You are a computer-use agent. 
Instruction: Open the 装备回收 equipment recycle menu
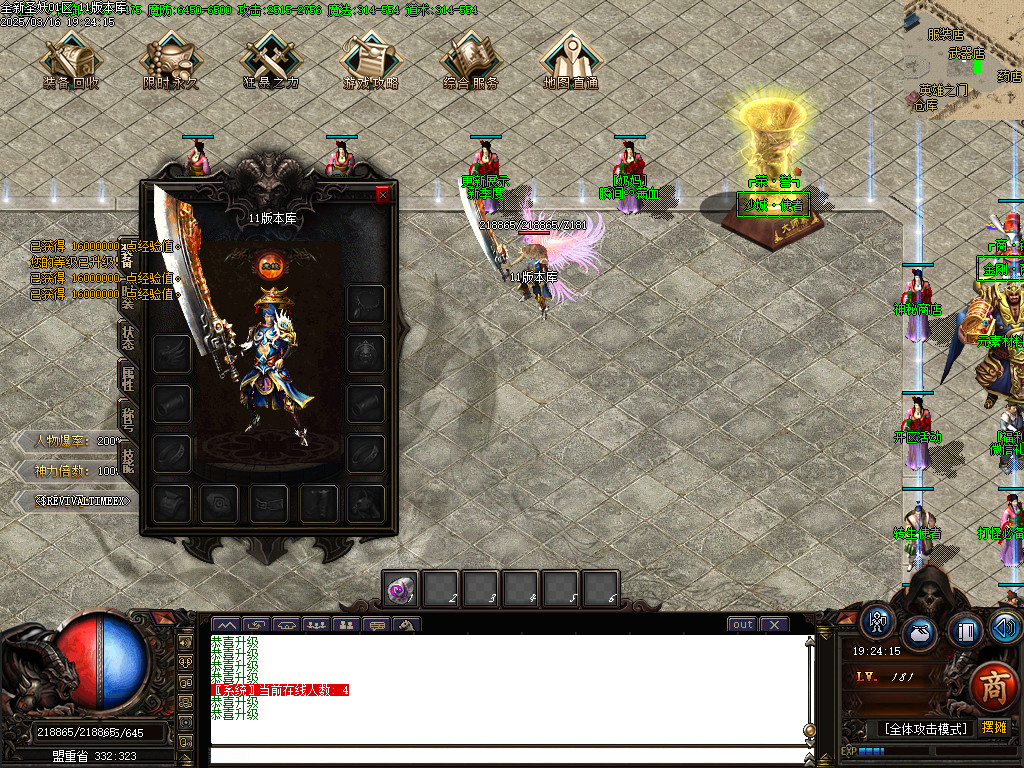click(70, 60)
